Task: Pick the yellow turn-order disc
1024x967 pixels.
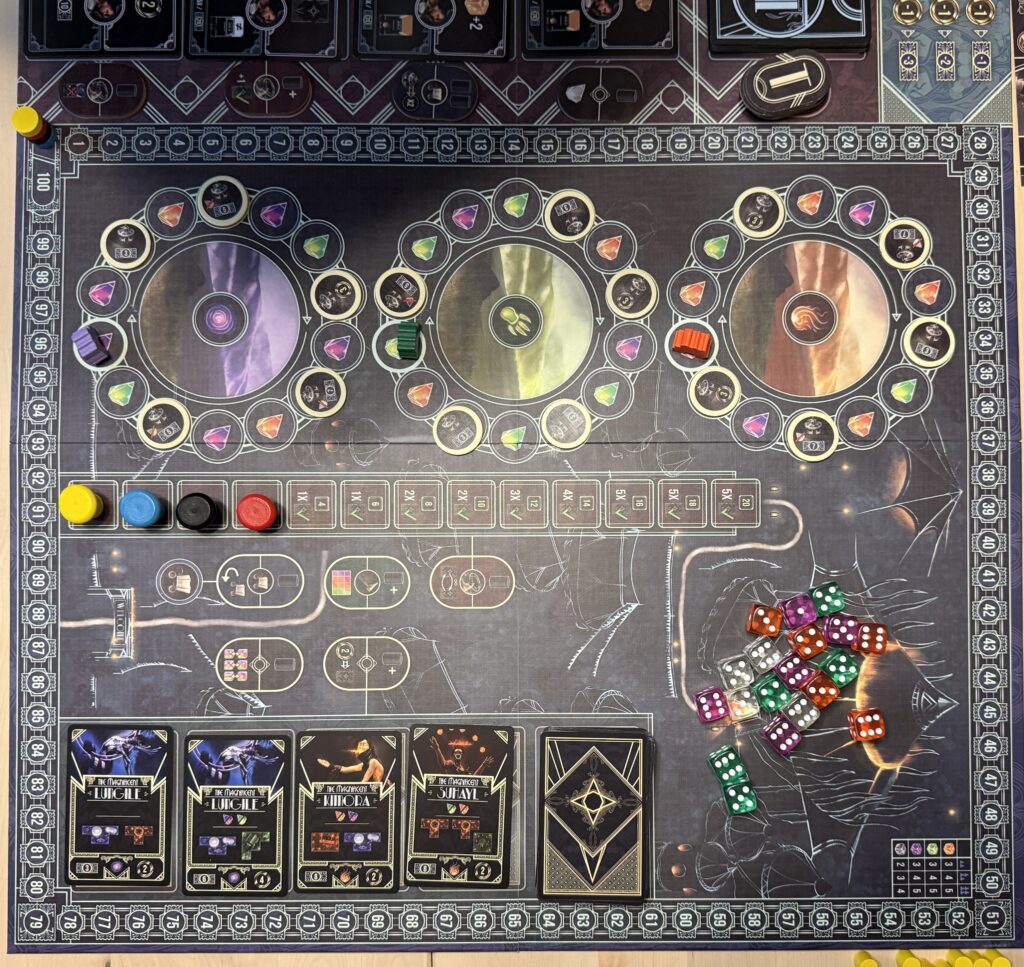Action: coord(80,504)
